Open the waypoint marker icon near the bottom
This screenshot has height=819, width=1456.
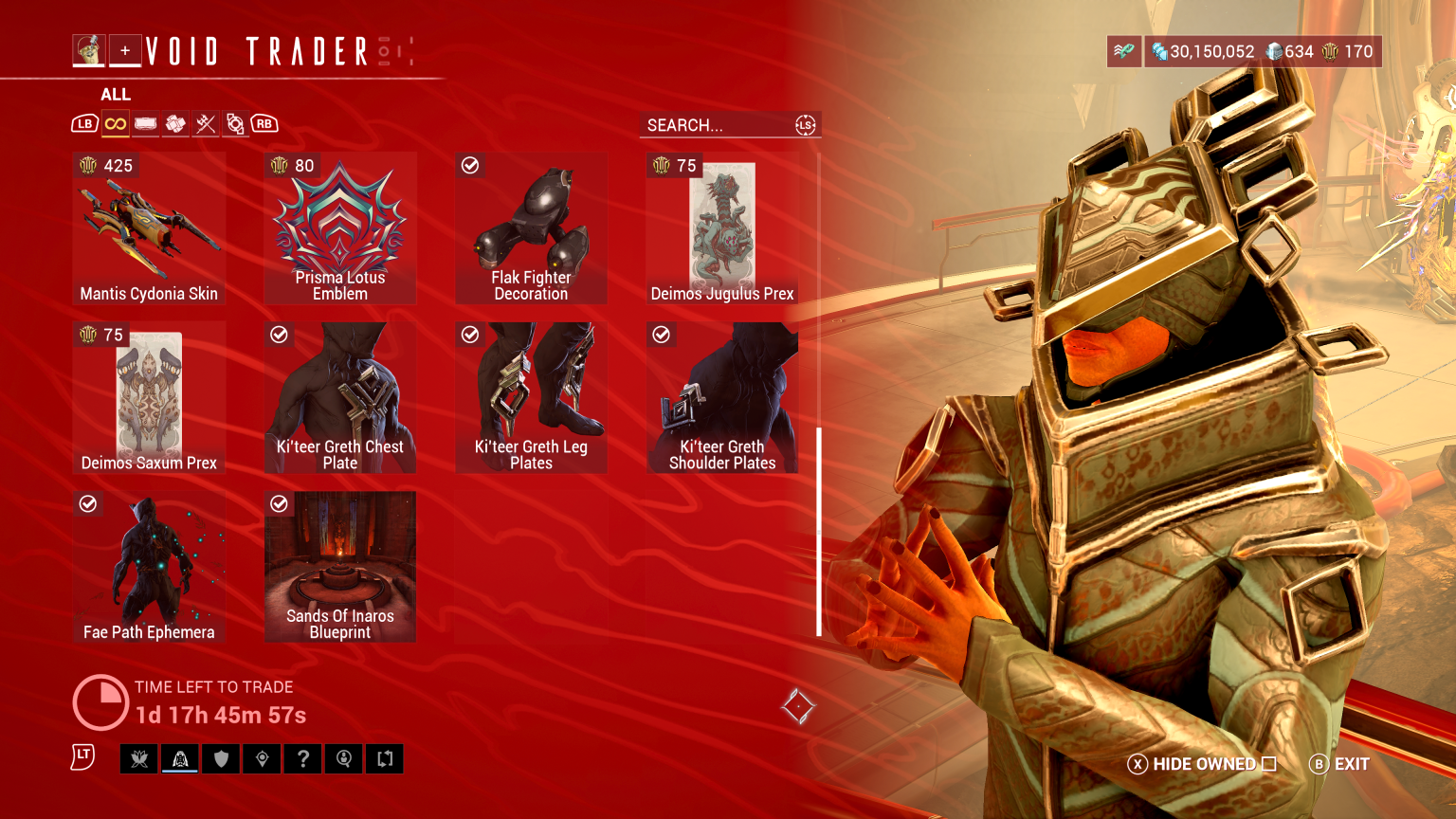click(x=262, y=758)
